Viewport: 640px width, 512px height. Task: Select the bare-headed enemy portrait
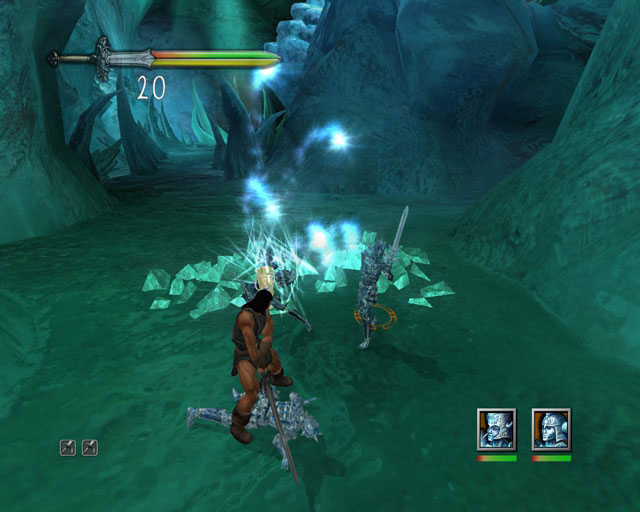pyautogui.click(x=497, y=429)
